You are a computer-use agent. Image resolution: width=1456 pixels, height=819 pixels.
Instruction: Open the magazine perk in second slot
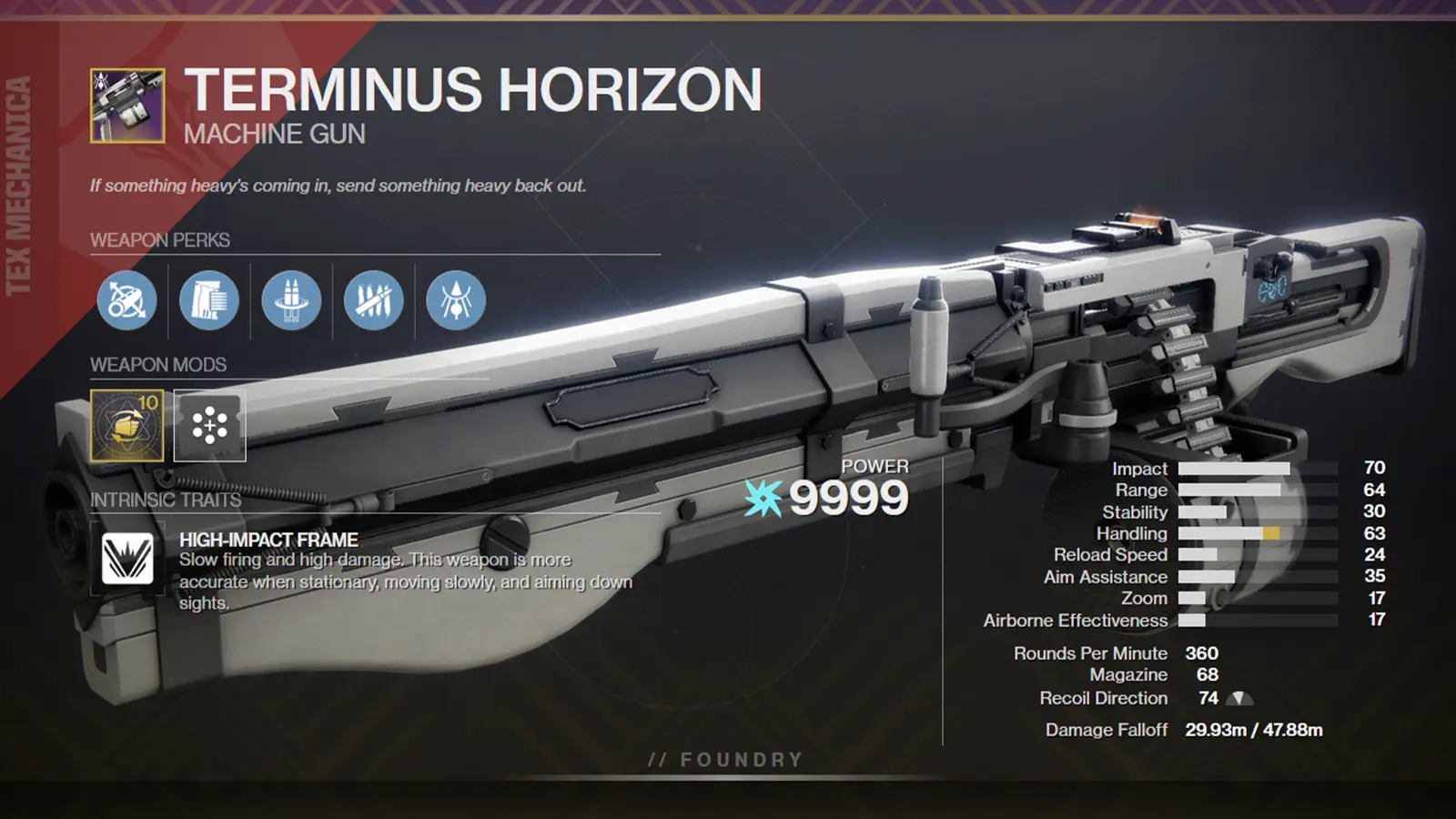click(208, 301)
